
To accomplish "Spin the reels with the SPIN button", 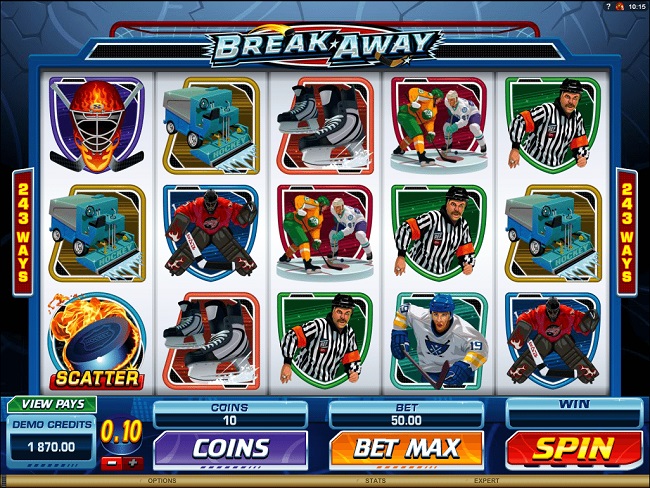I will [573, 448].
